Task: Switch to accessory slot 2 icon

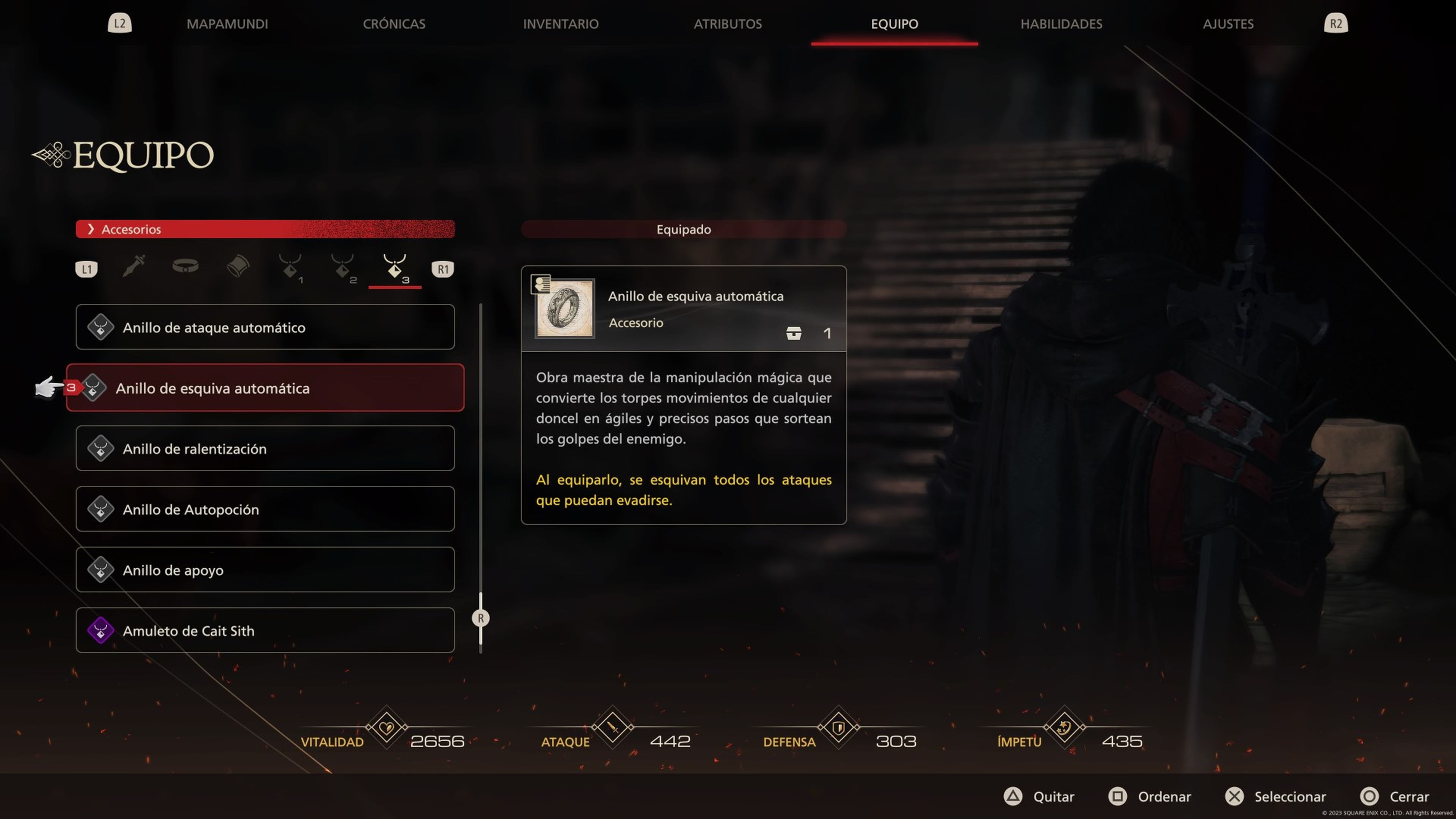Action: (x=343, y=267)
